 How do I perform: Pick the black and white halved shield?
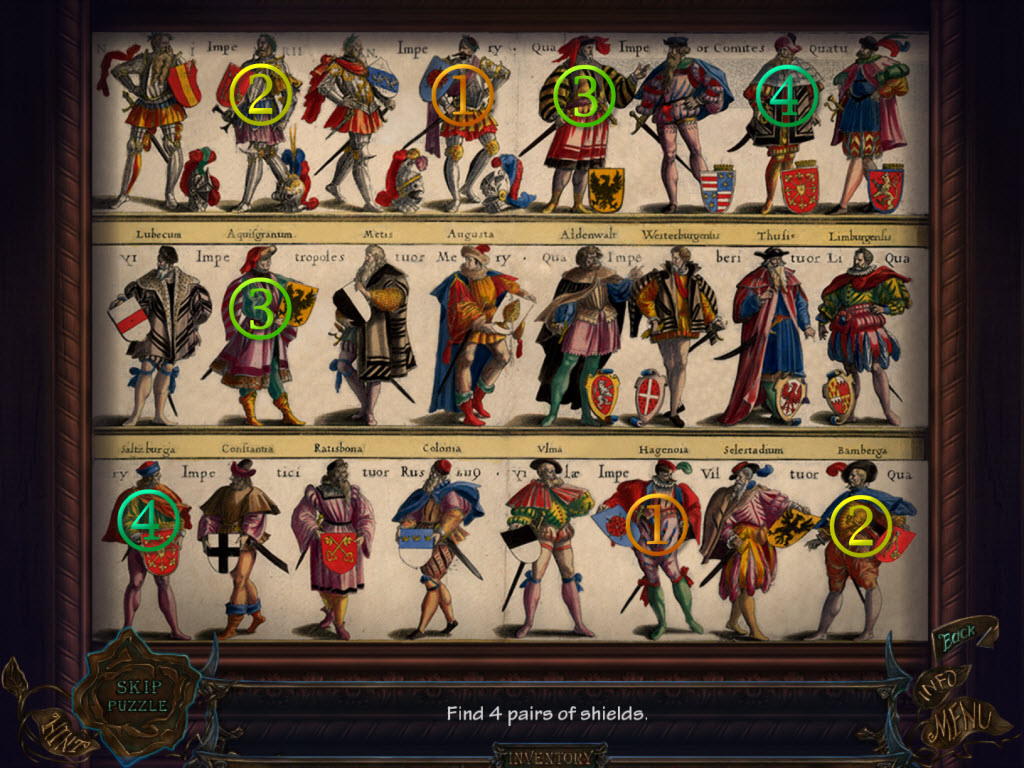[x=520, y=546]
